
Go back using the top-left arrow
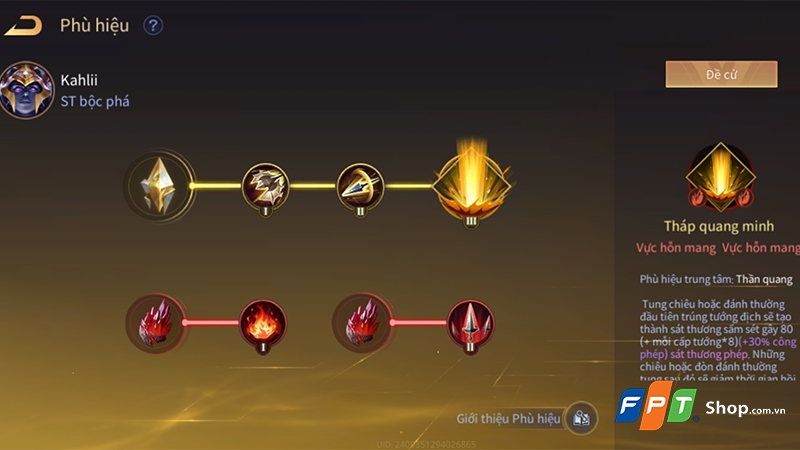[x=23, y=26]
